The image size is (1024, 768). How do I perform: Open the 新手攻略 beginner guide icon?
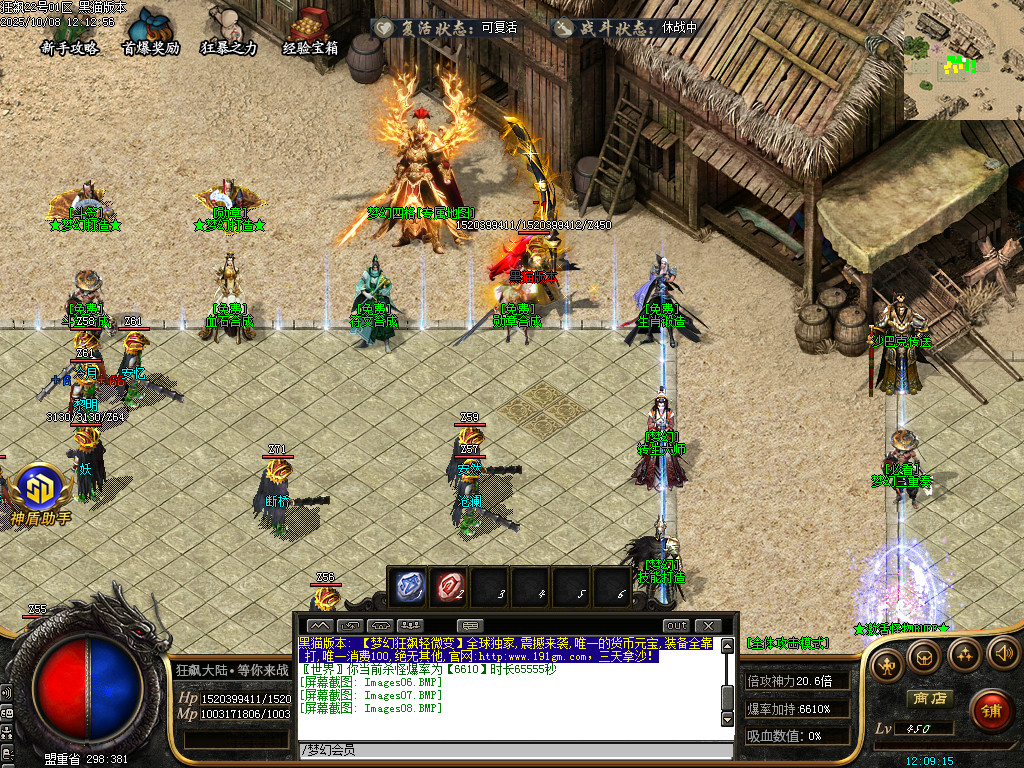[68, 31]
